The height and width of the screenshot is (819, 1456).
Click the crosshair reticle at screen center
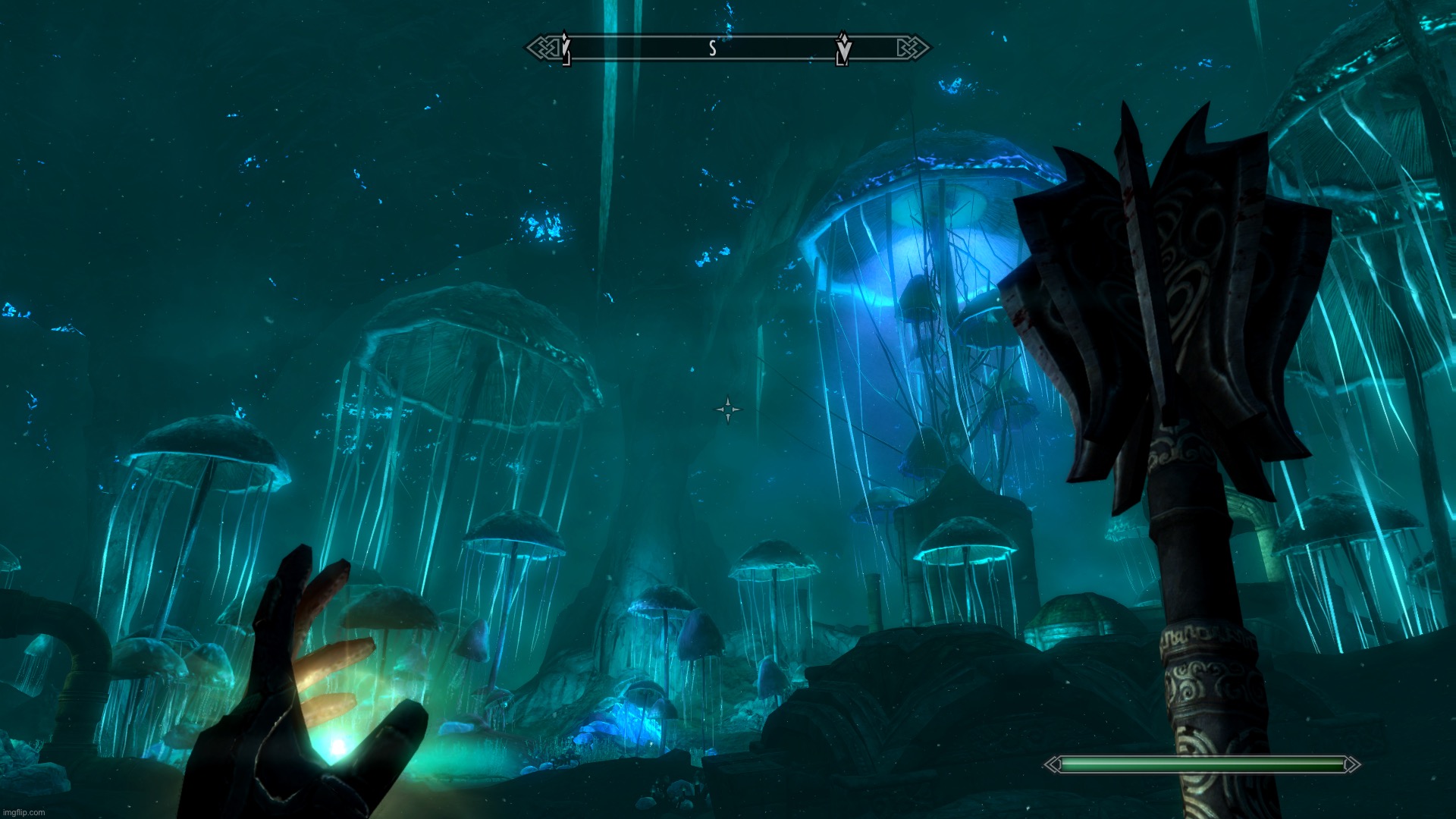coord(726,409)
